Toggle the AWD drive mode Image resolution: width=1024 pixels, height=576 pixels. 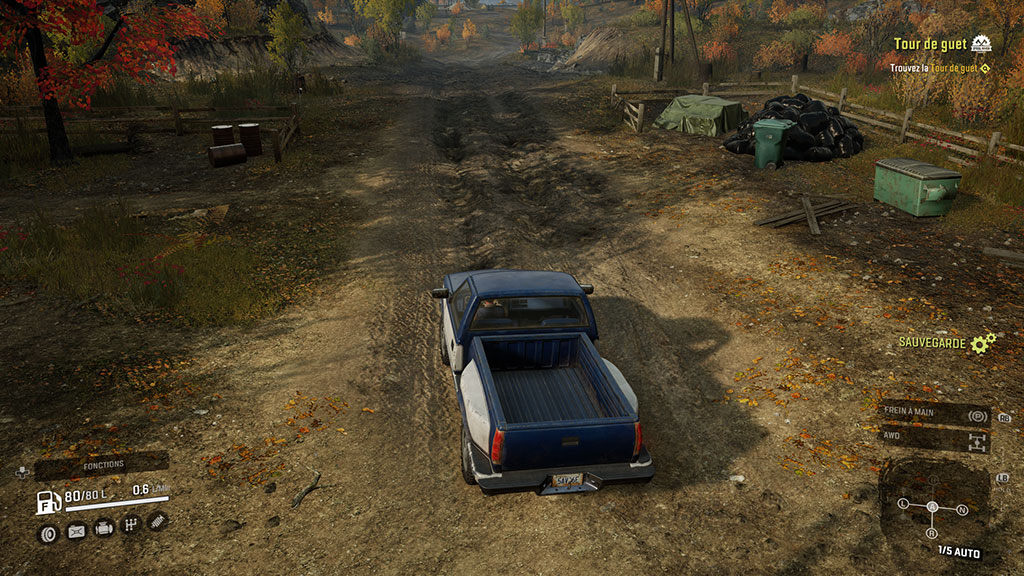click(x=935, y=439)
